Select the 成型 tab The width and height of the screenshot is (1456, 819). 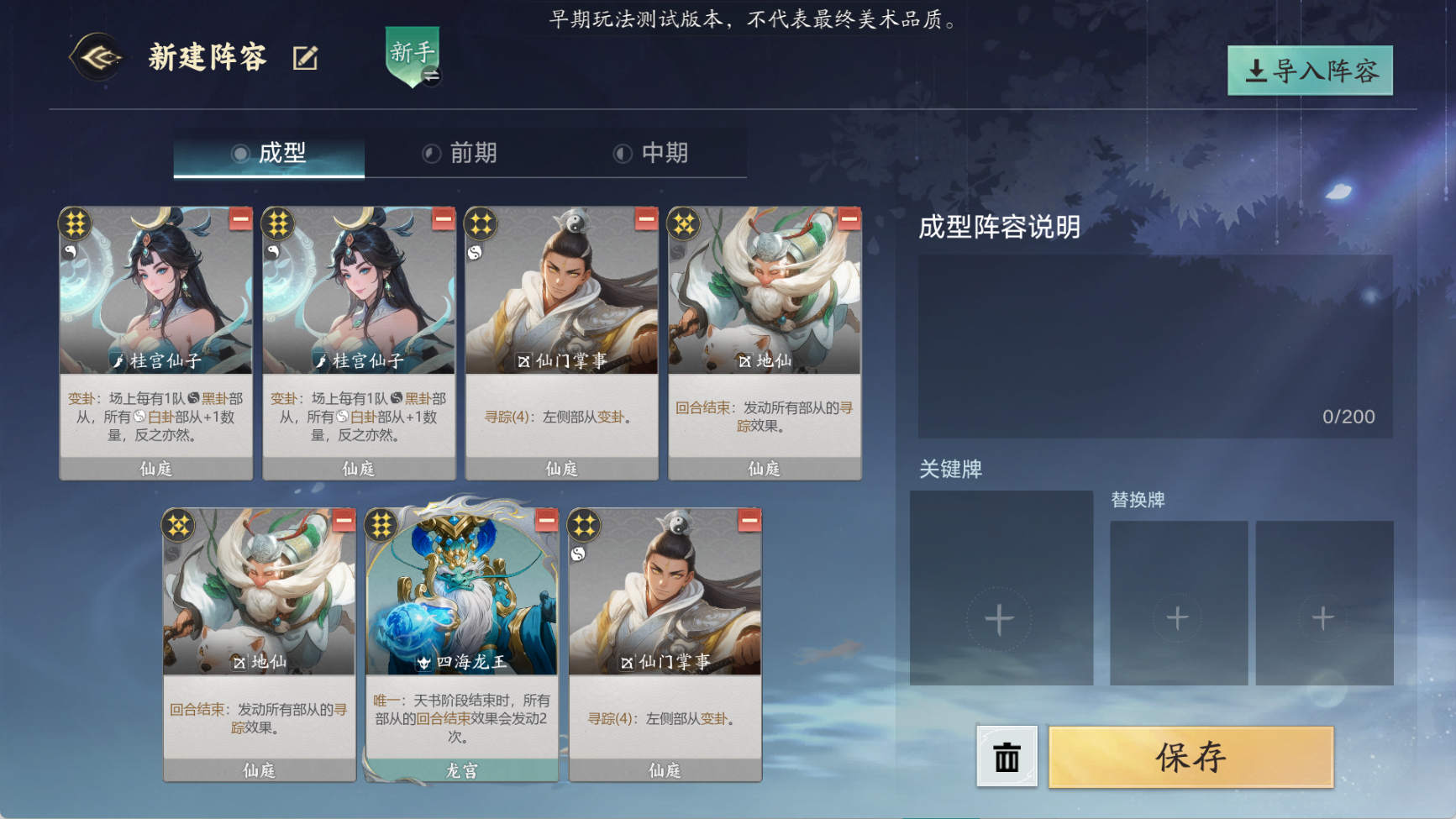(x=269, y=153)
